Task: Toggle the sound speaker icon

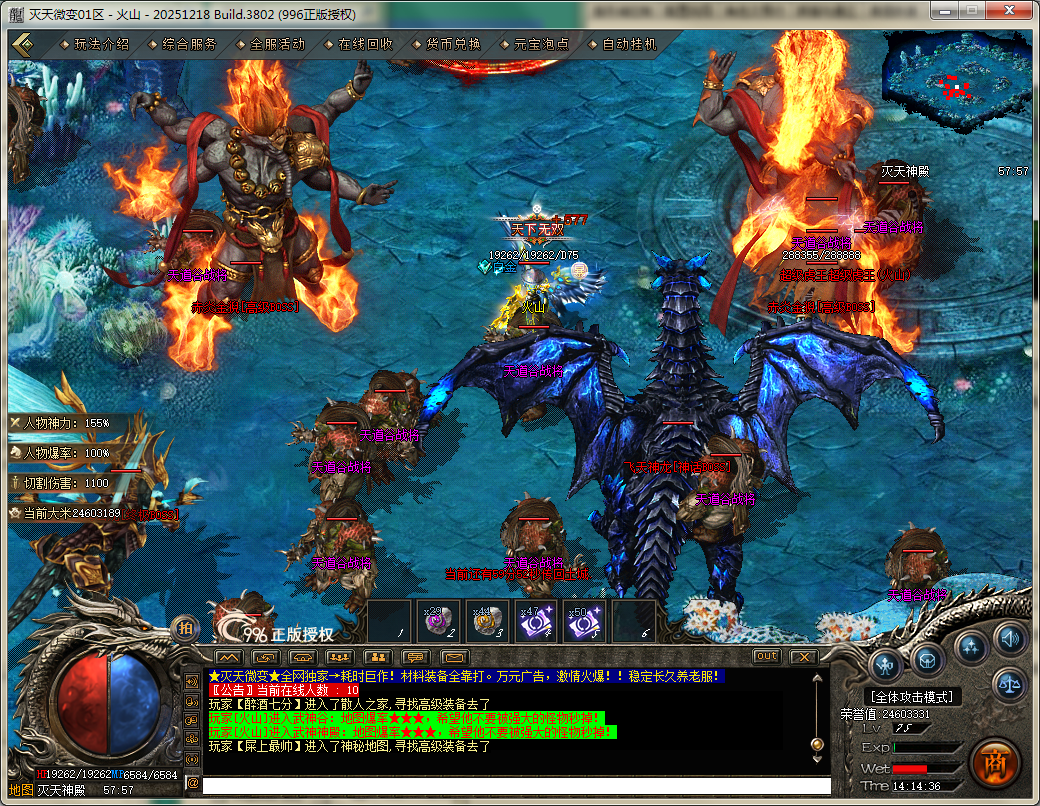Action: pyautogui.click(x=1008, y=637)
